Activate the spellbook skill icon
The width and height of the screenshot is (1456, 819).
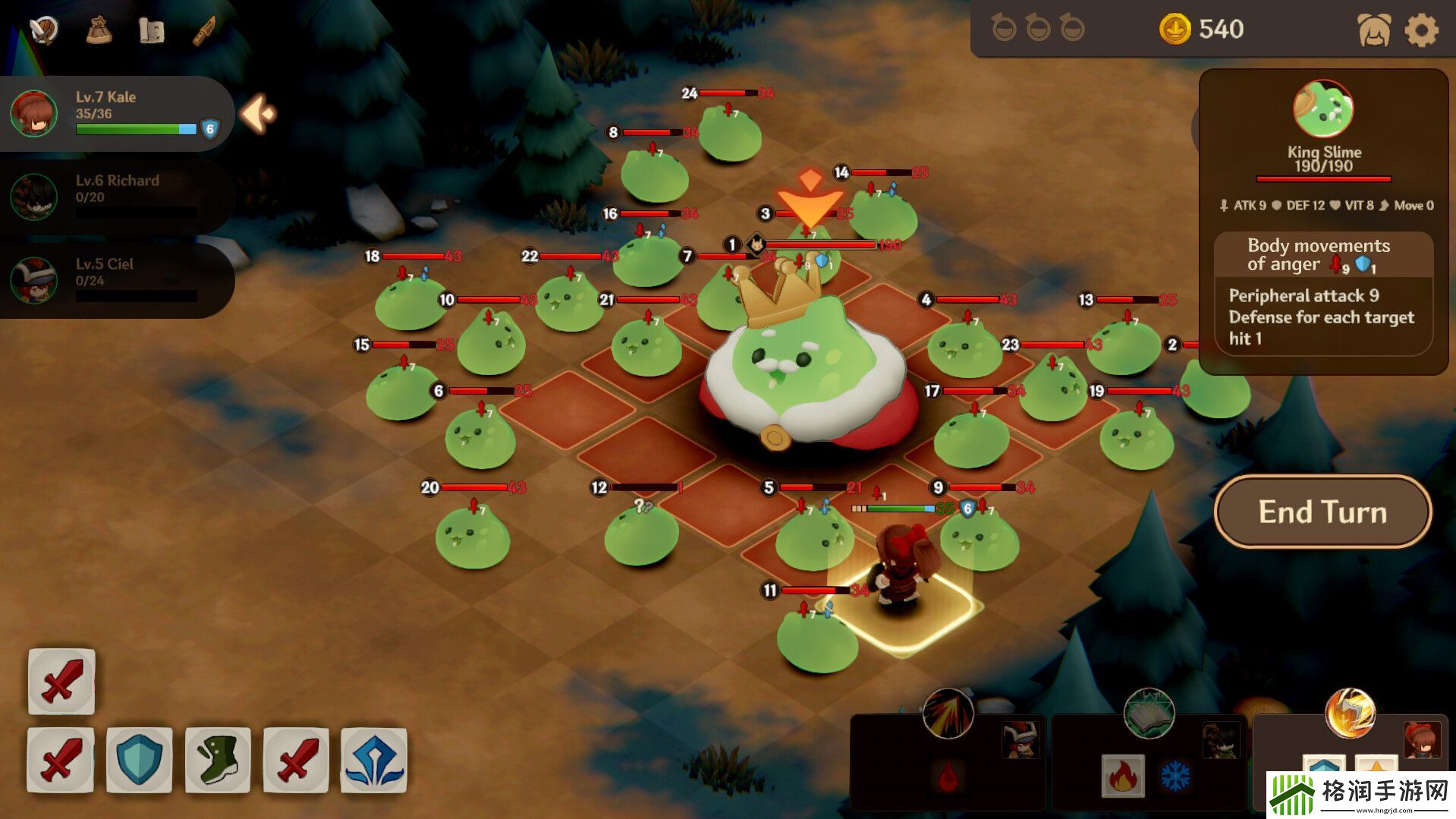tap(1149, 713)
